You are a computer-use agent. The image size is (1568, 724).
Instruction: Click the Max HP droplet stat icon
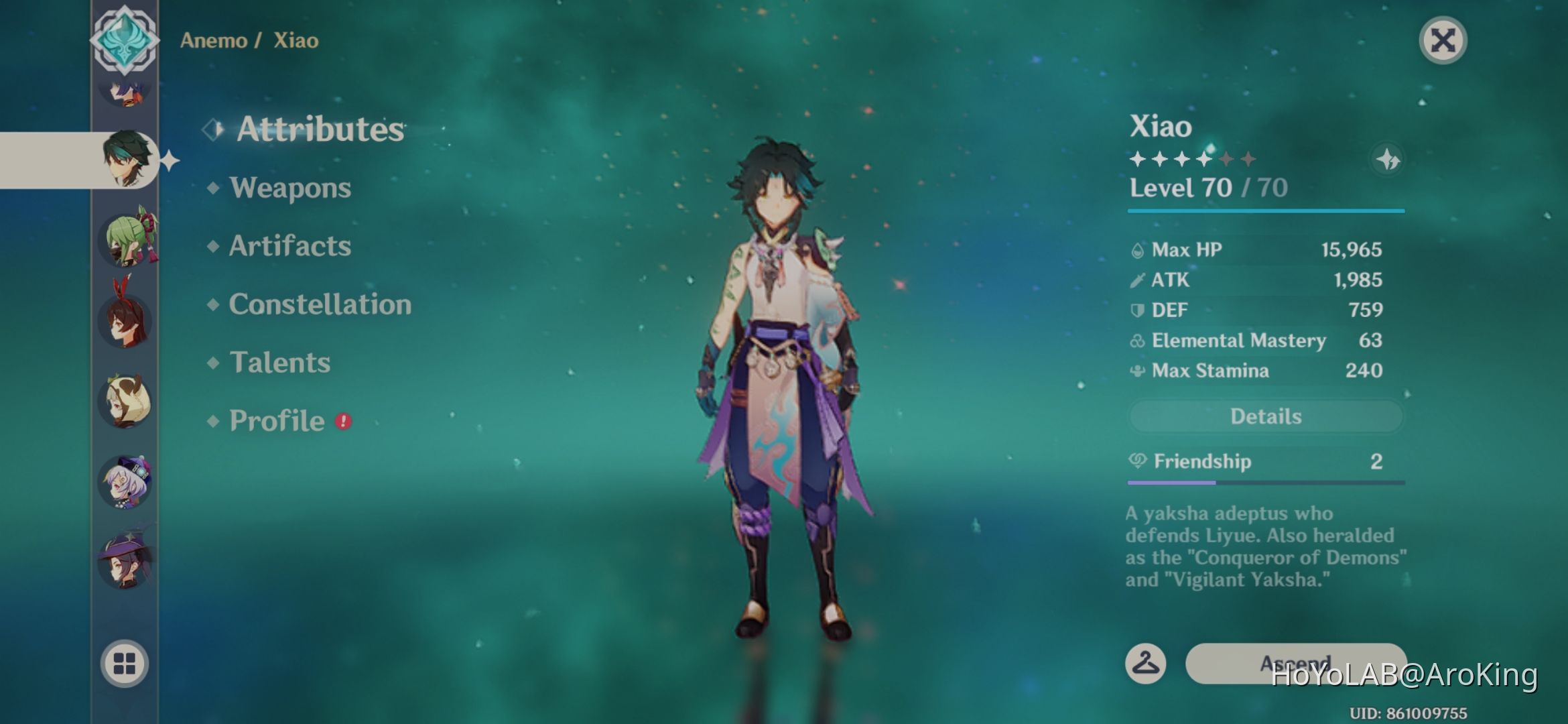[1137, 249]
